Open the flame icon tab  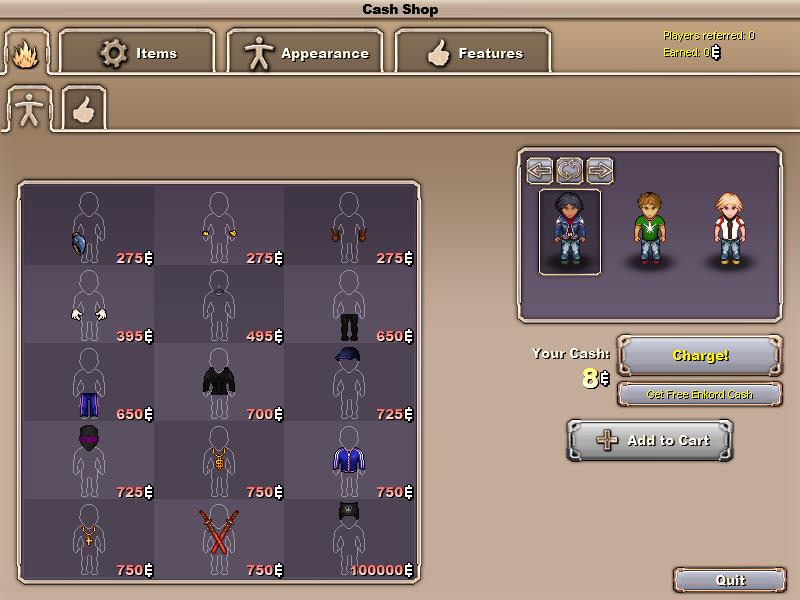[x=26, y=52]
